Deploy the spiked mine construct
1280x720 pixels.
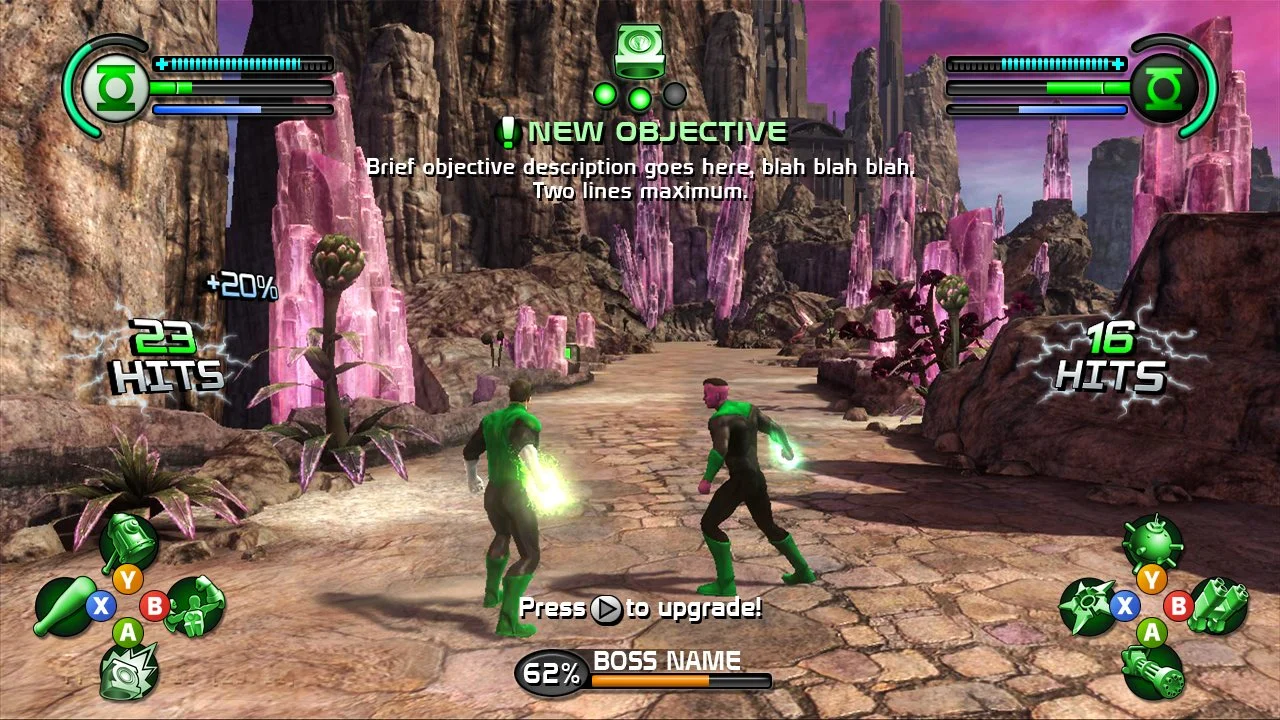click(1152, 542)
